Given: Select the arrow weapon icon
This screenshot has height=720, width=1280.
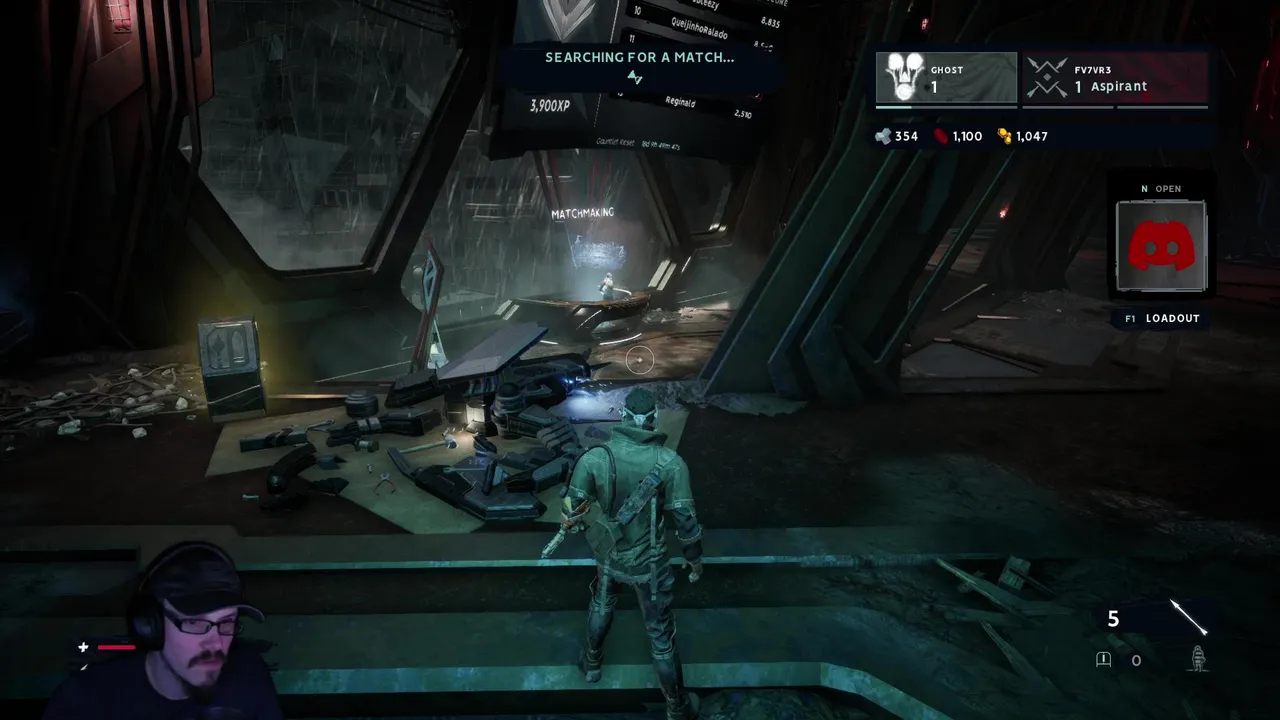Looking at the screenshot, I should click(x=1188, y=618).
